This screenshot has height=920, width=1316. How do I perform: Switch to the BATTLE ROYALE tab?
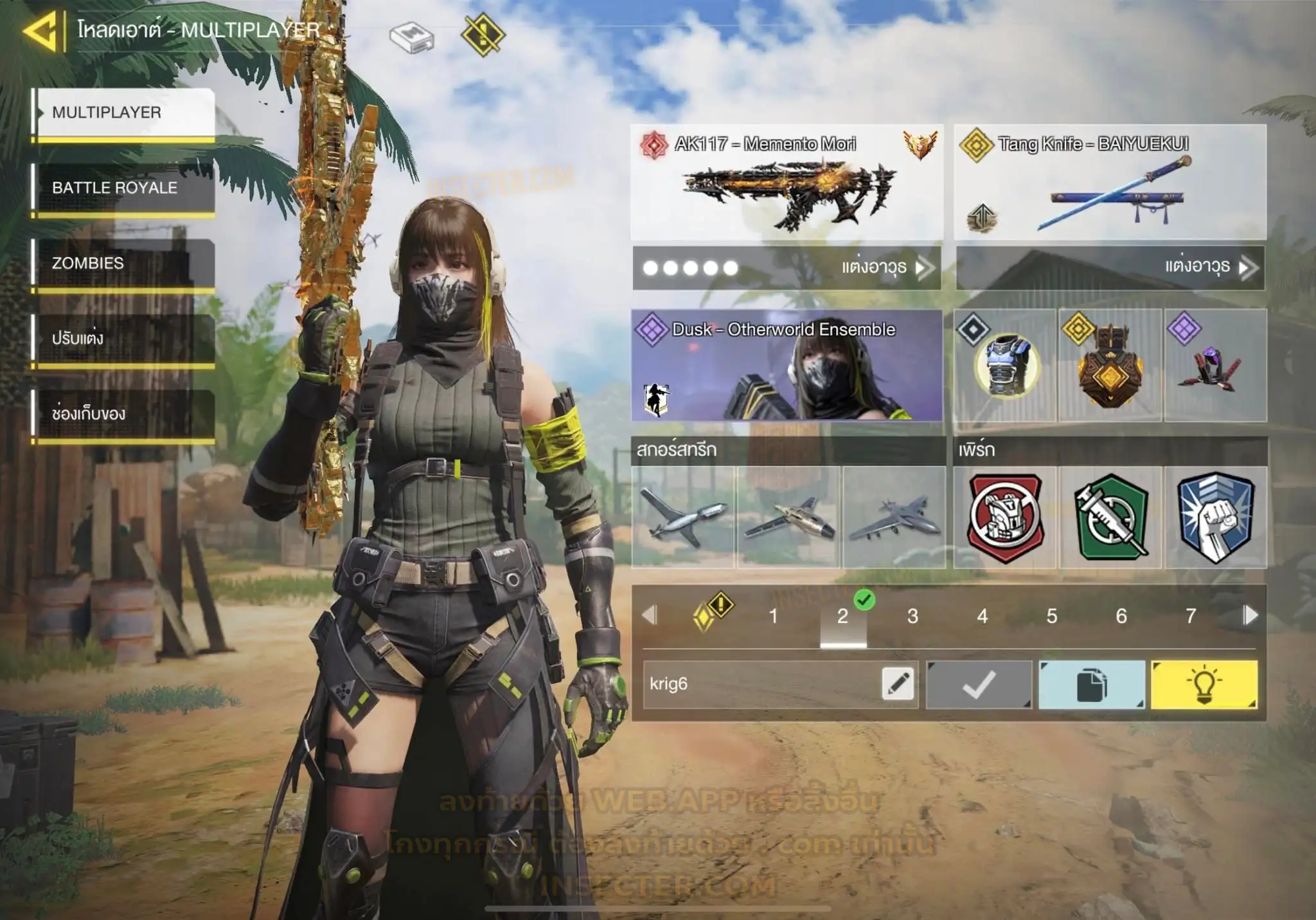[x=124, y=188]
